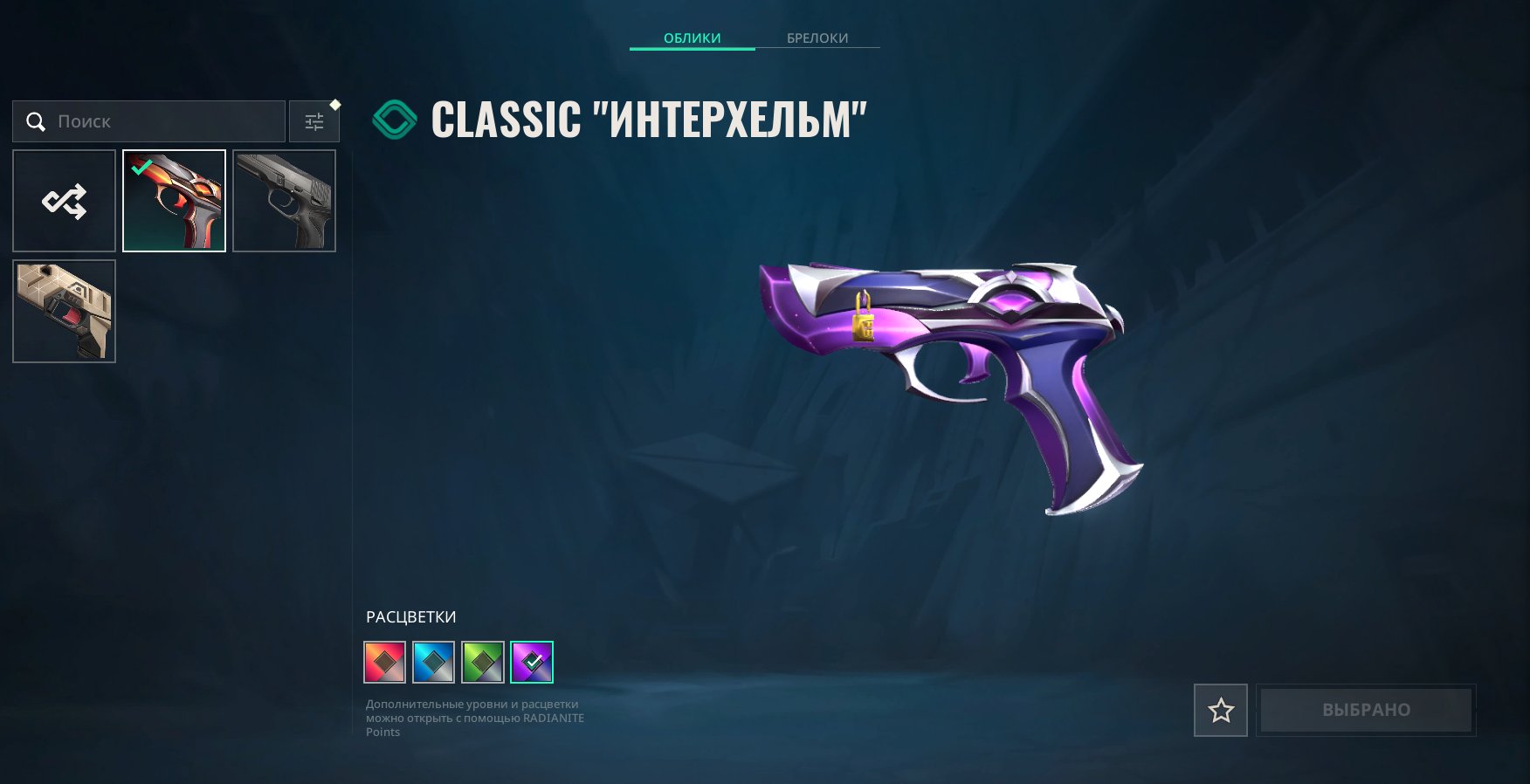Viewport: 1530px width, 784px height.
Task: Select the blue color swatch
Action: [434, 661]
